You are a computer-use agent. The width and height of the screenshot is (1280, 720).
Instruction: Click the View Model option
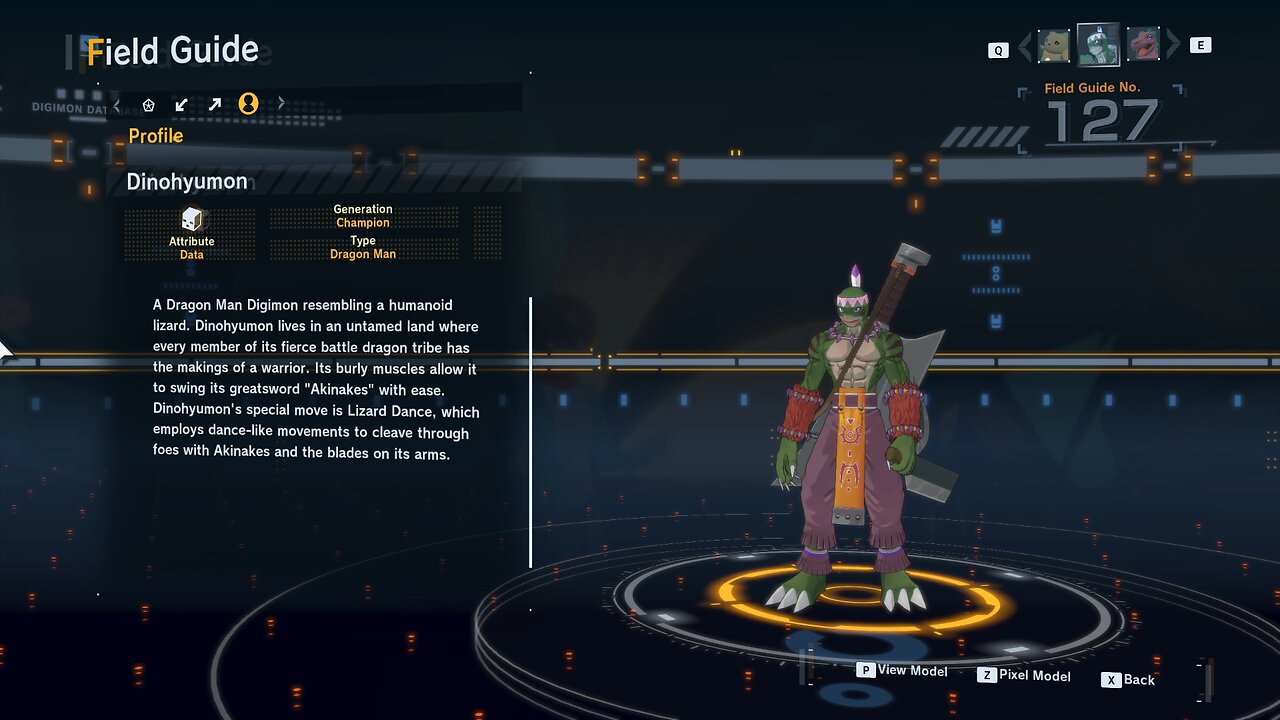pyautogui.click(x=902, y=670)
